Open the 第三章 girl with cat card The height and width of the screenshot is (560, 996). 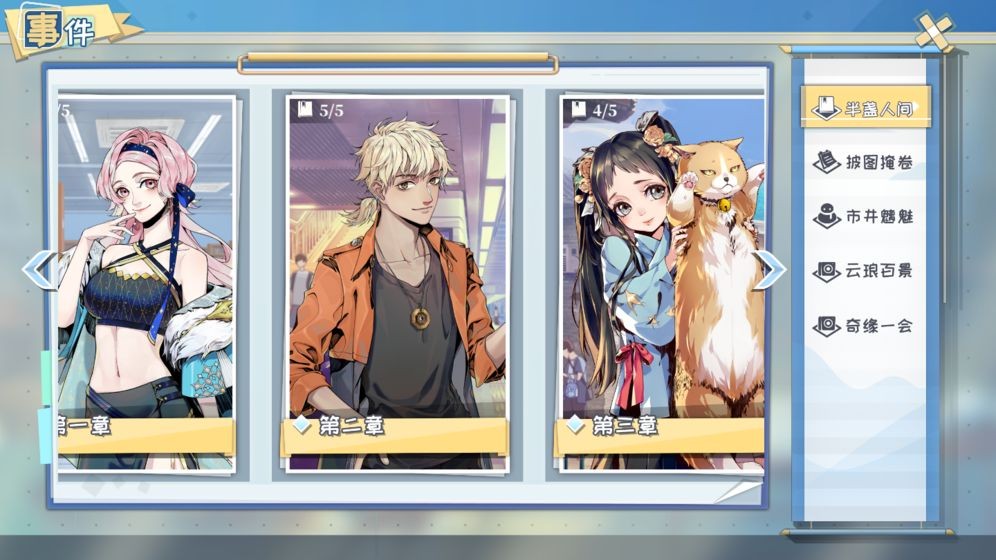662,280
